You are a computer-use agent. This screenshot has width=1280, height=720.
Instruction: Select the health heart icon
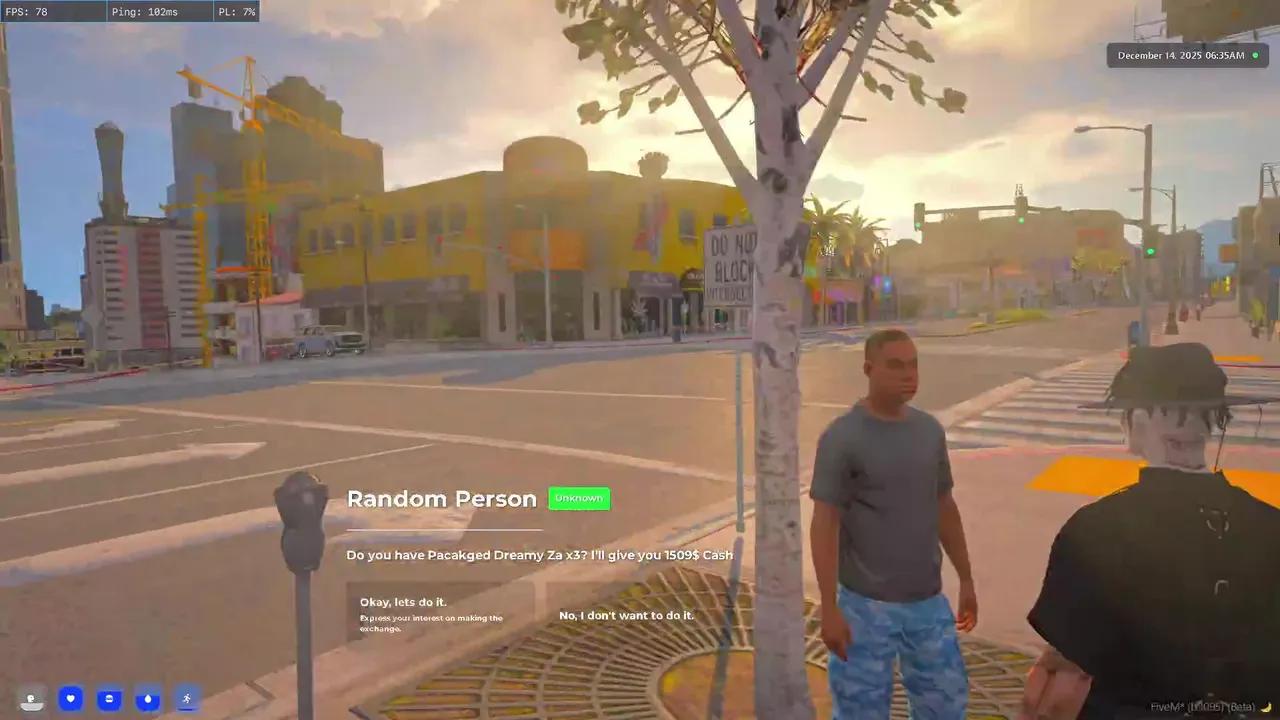tap(70, 699)
